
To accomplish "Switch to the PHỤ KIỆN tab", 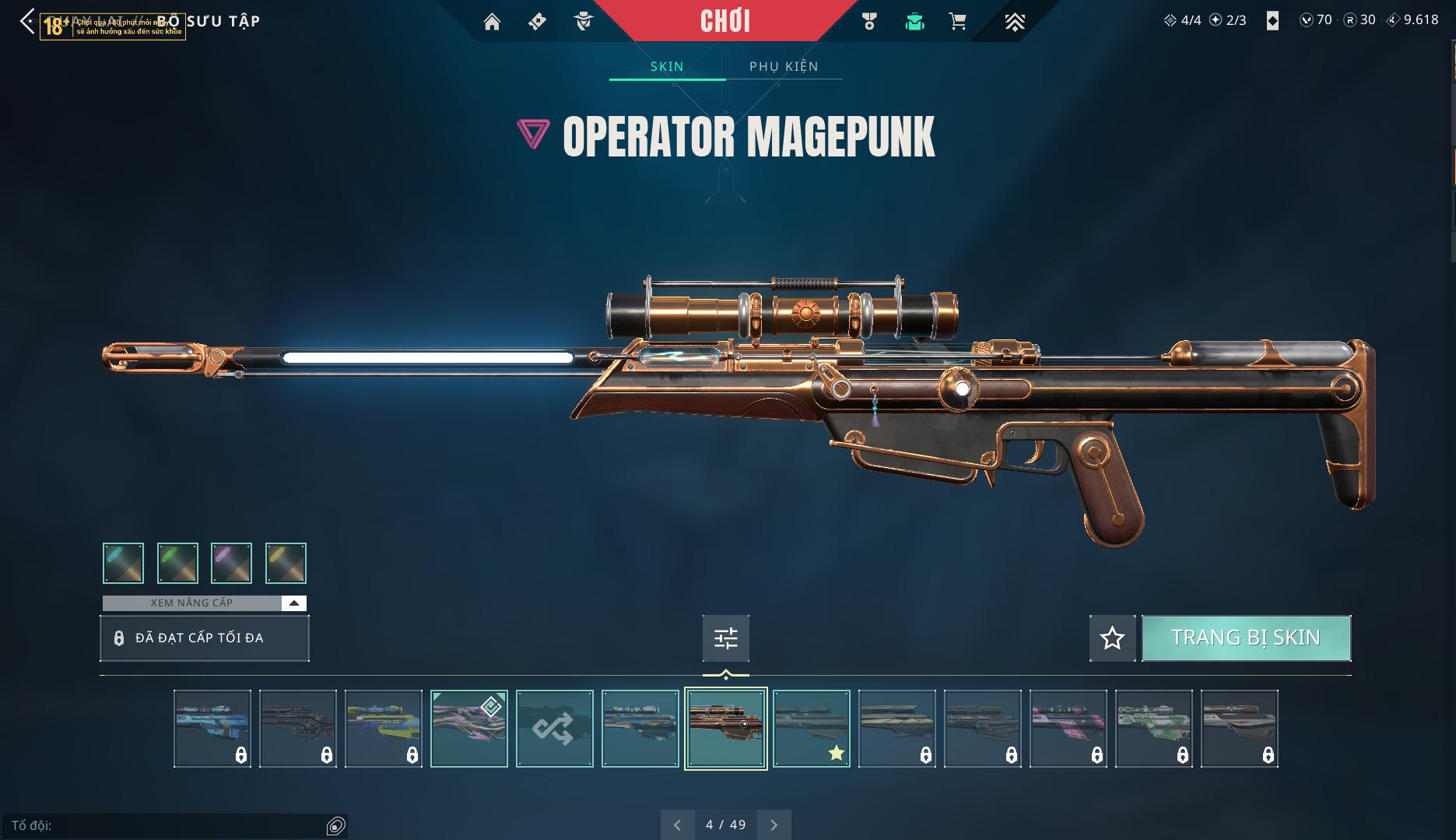I will pyautogui.click(x=784, y=66).
